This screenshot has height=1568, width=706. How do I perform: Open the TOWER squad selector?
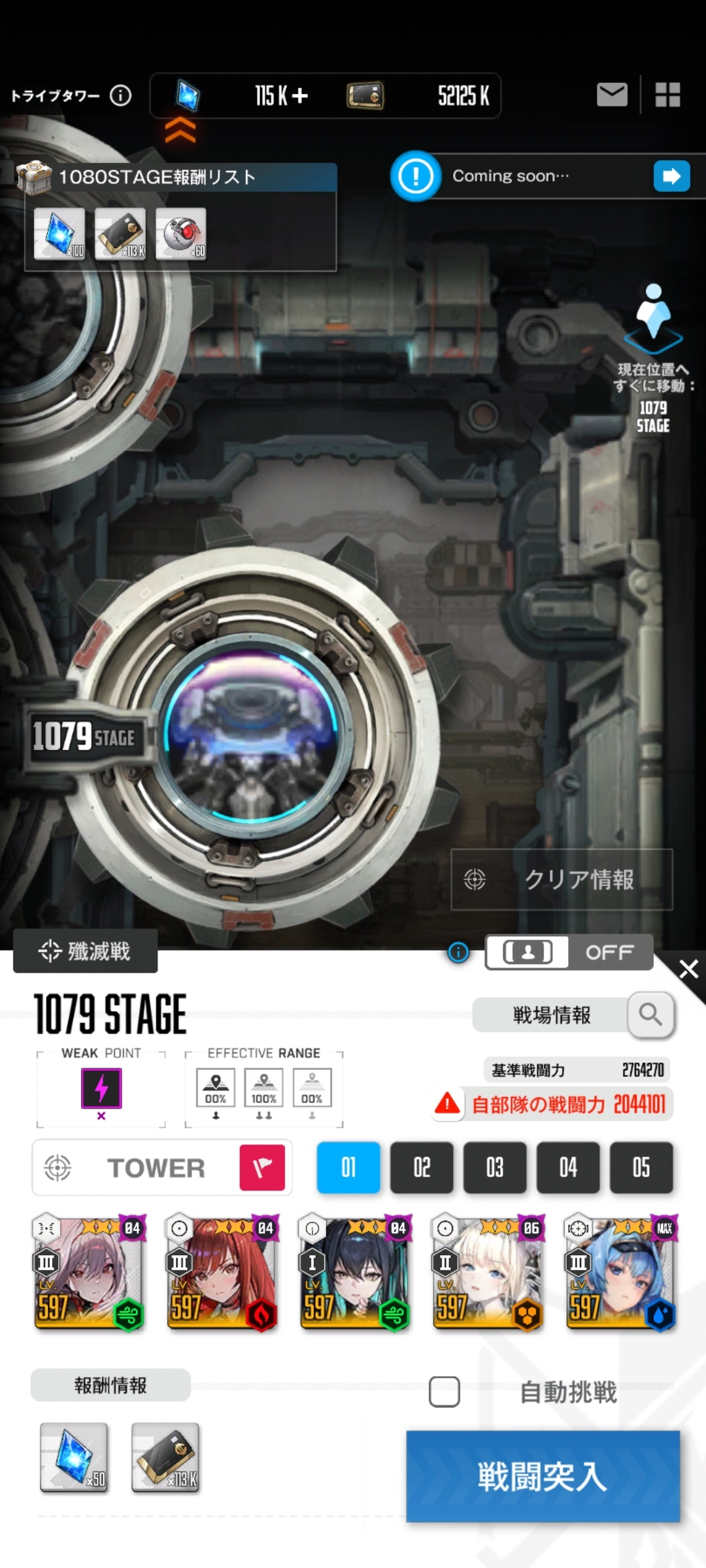pyautogui.click(x=162, y=1168)
